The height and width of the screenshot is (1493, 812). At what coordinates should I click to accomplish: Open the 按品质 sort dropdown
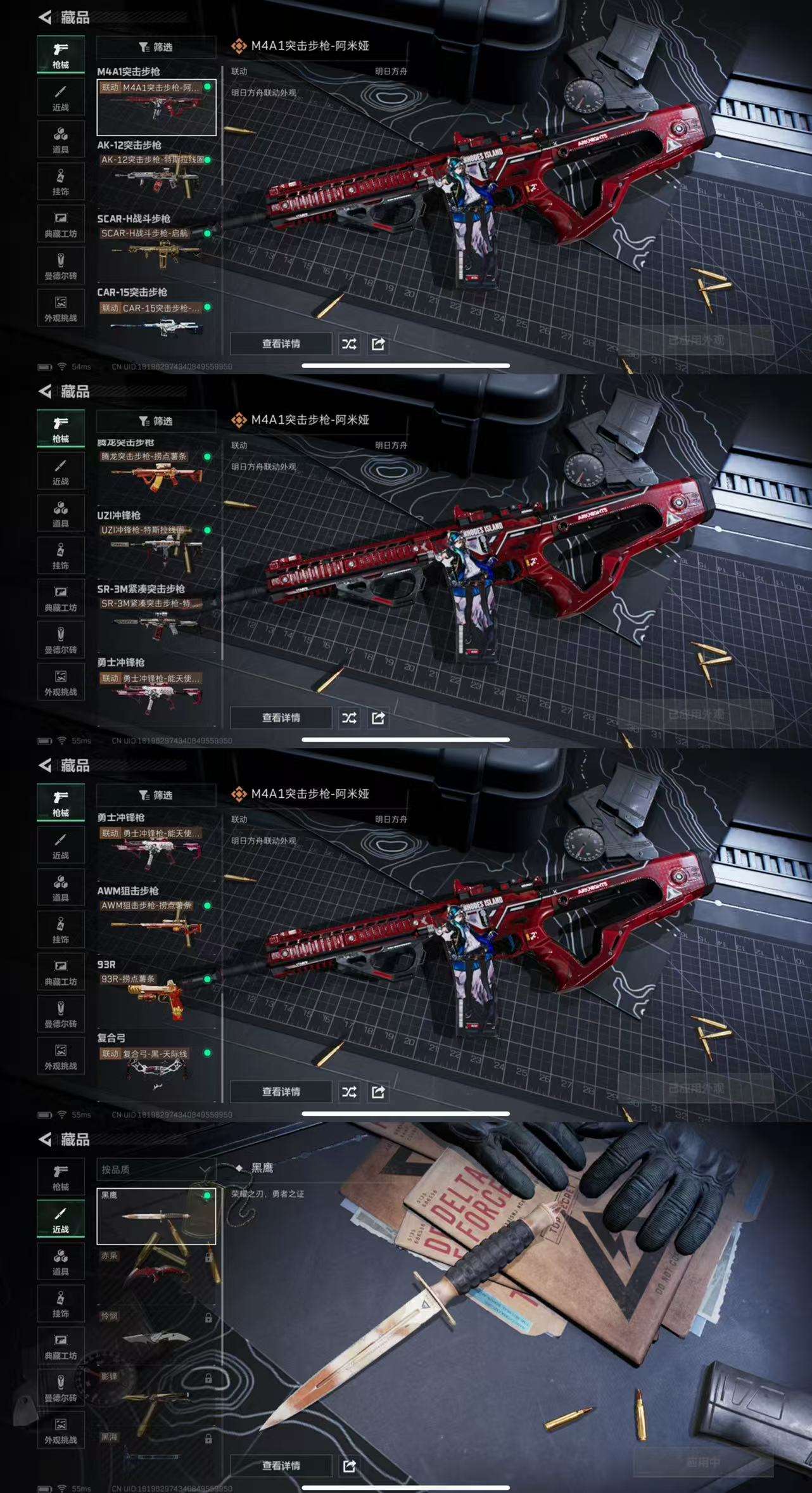[156, 1169]
